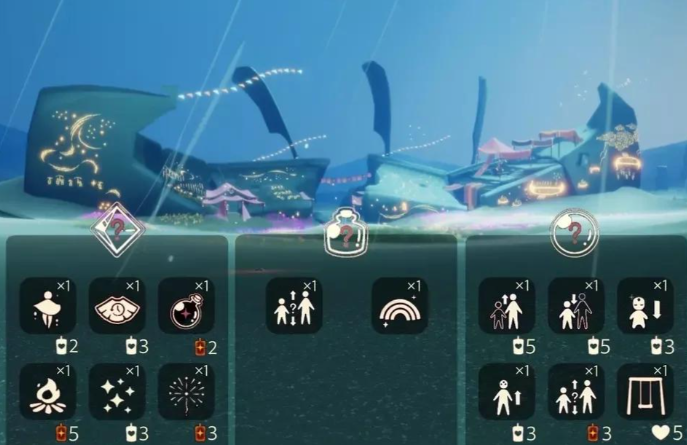Open the round question mark category
This screenshot has width=687, height=445.
point(575,230)
